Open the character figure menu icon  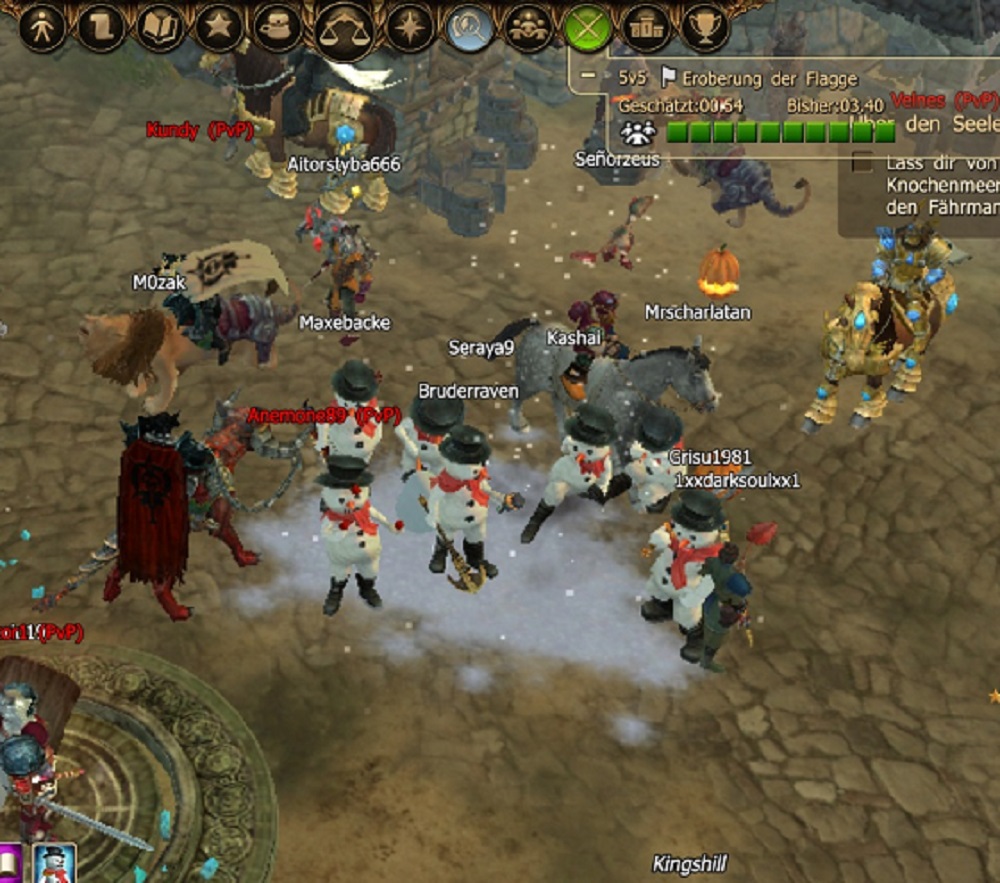pos(42,29)
